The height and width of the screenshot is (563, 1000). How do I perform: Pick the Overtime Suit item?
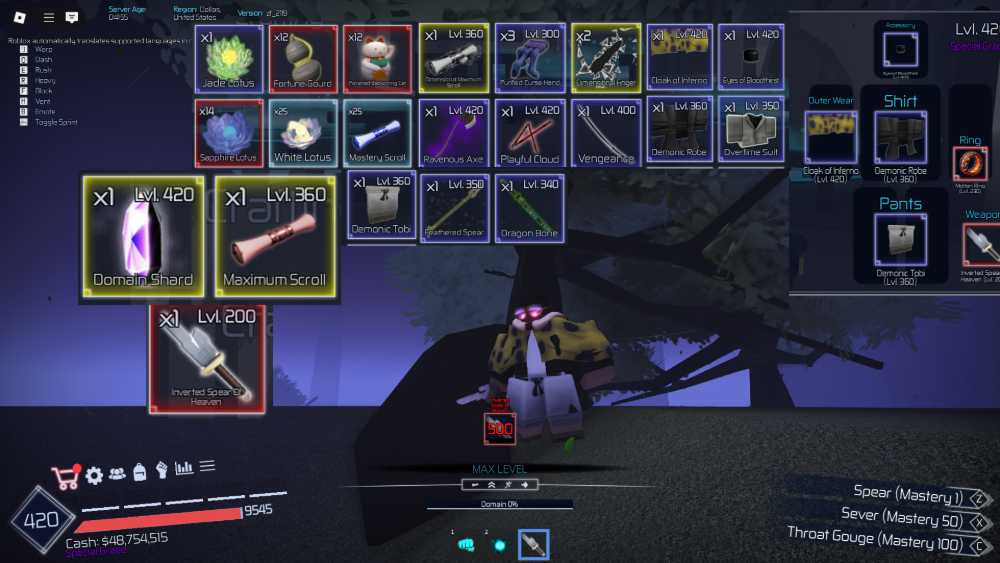click(751, 132)
